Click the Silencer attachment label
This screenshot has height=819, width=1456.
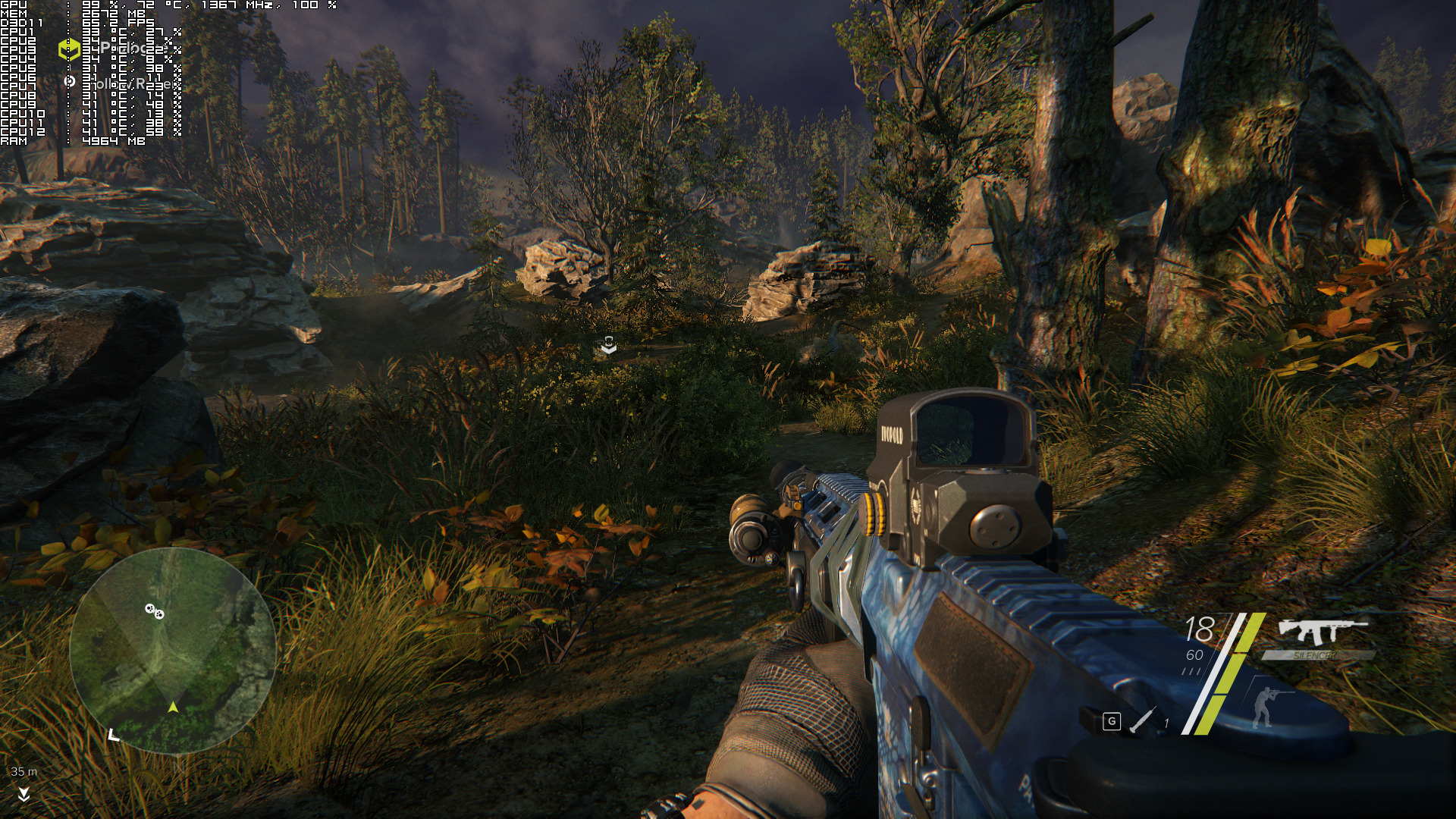[1316, 655]
